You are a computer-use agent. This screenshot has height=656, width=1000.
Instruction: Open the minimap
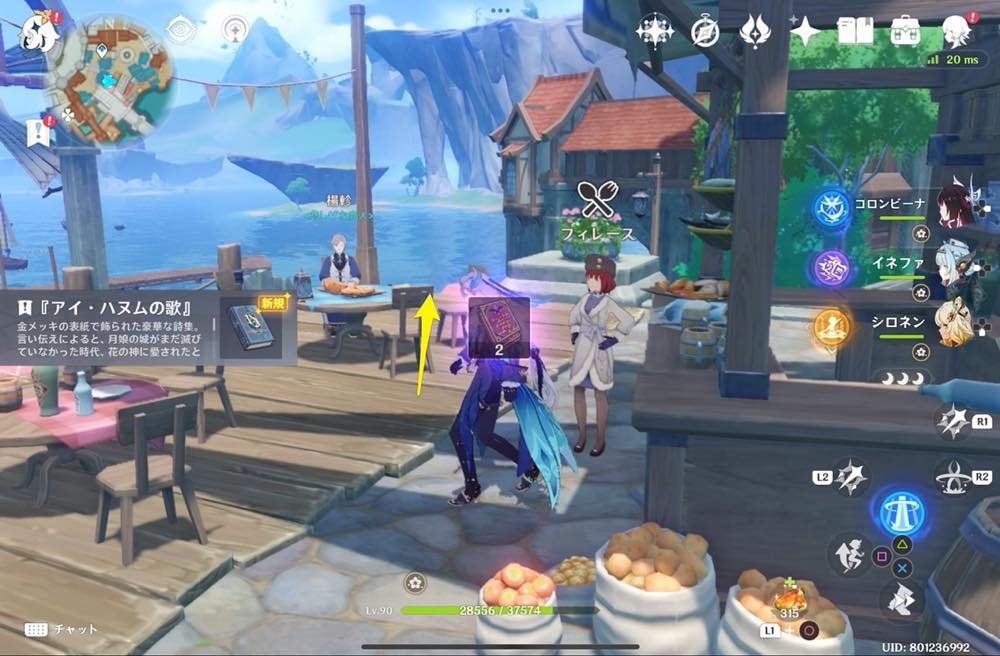pos(111,76)
